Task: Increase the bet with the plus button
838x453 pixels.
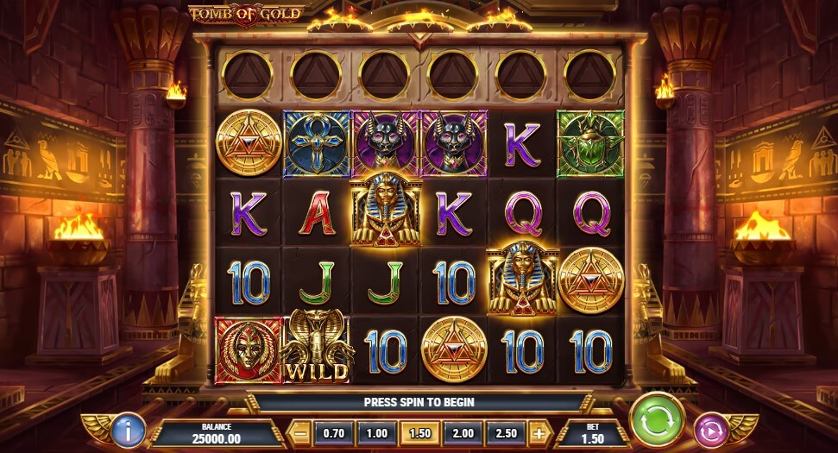Action: (x=541, y=434)
